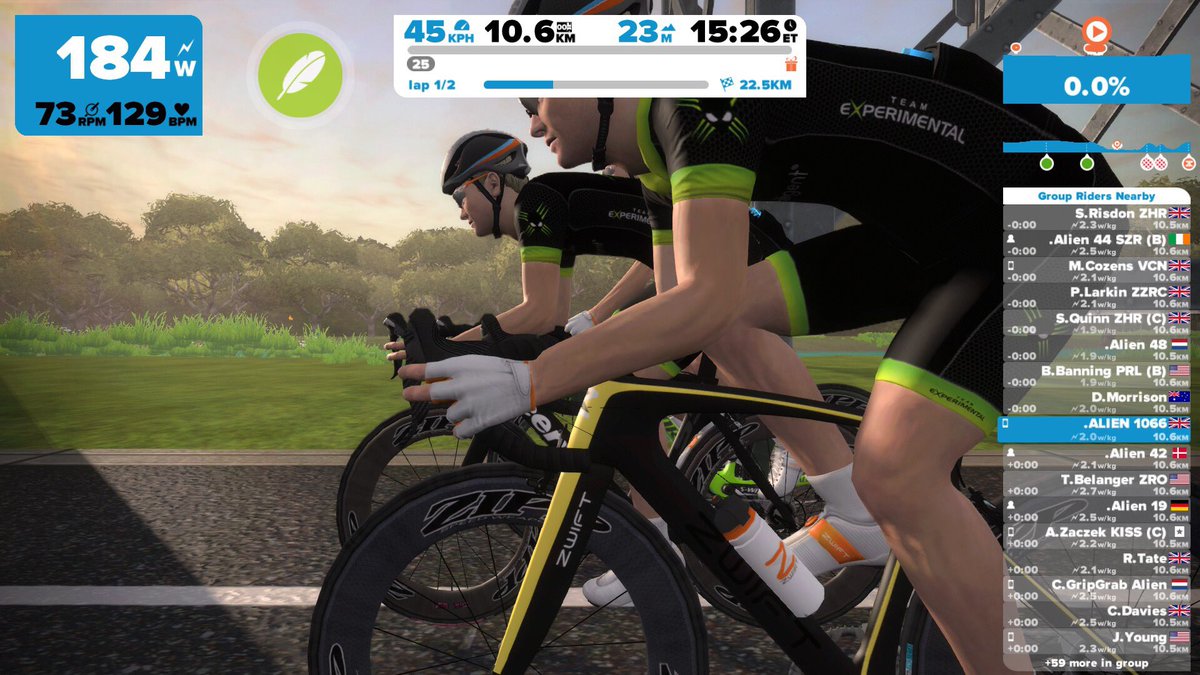Choose M.Cozens VCN from nearby riders
This screenshot has height=675, width=1200.
(x=1096, y=271)
